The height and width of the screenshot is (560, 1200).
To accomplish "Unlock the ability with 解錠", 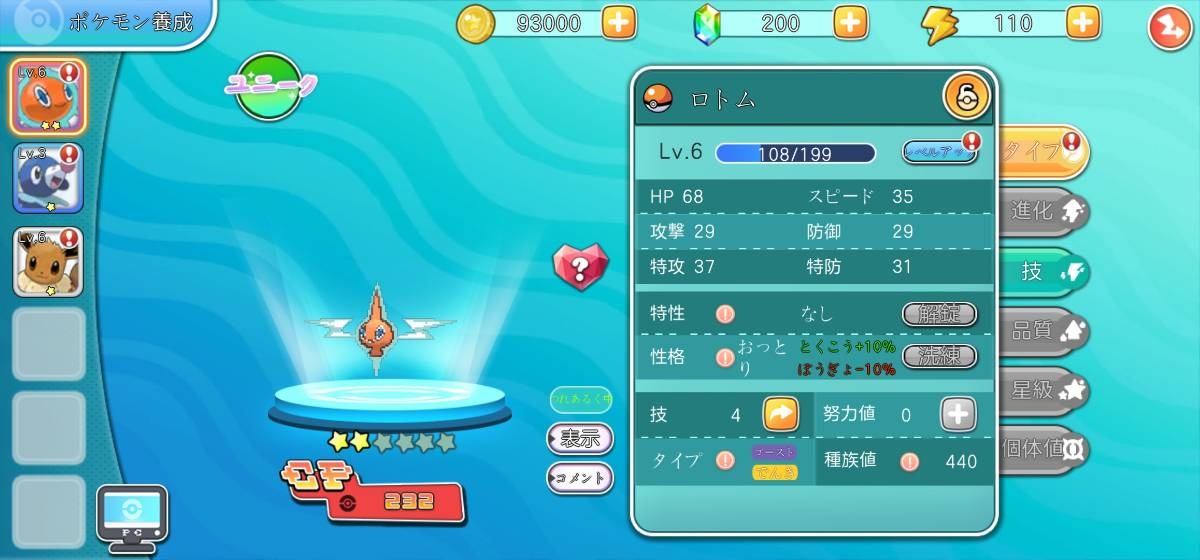I will click(x=939, y=314).
